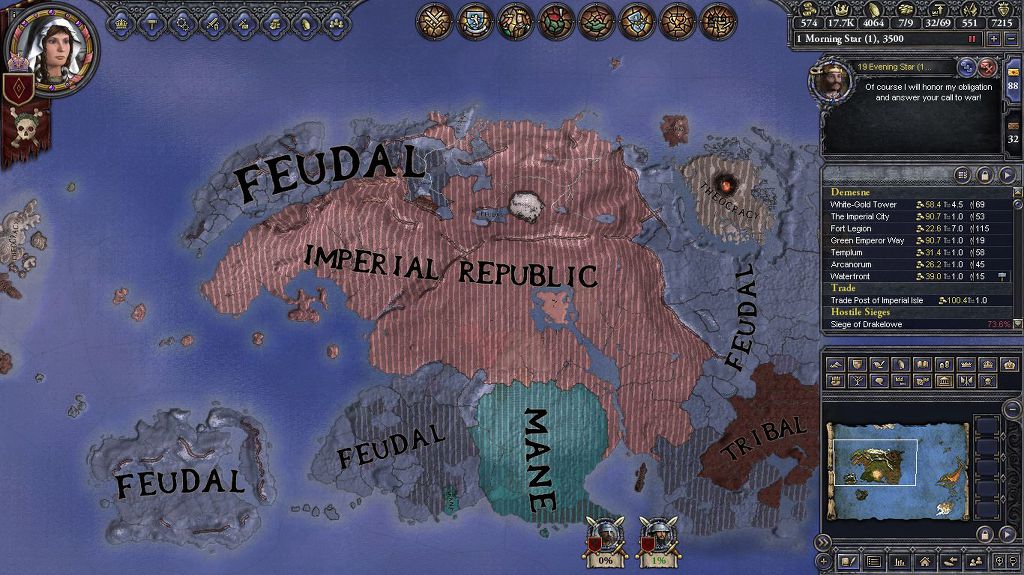Open the skull banner below the portrait

click(23, 128)
